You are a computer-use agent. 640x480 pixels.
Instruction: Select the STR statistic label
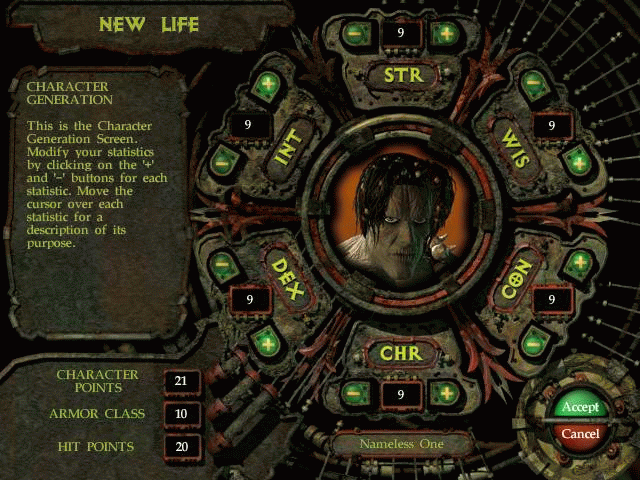click(401, 74)
